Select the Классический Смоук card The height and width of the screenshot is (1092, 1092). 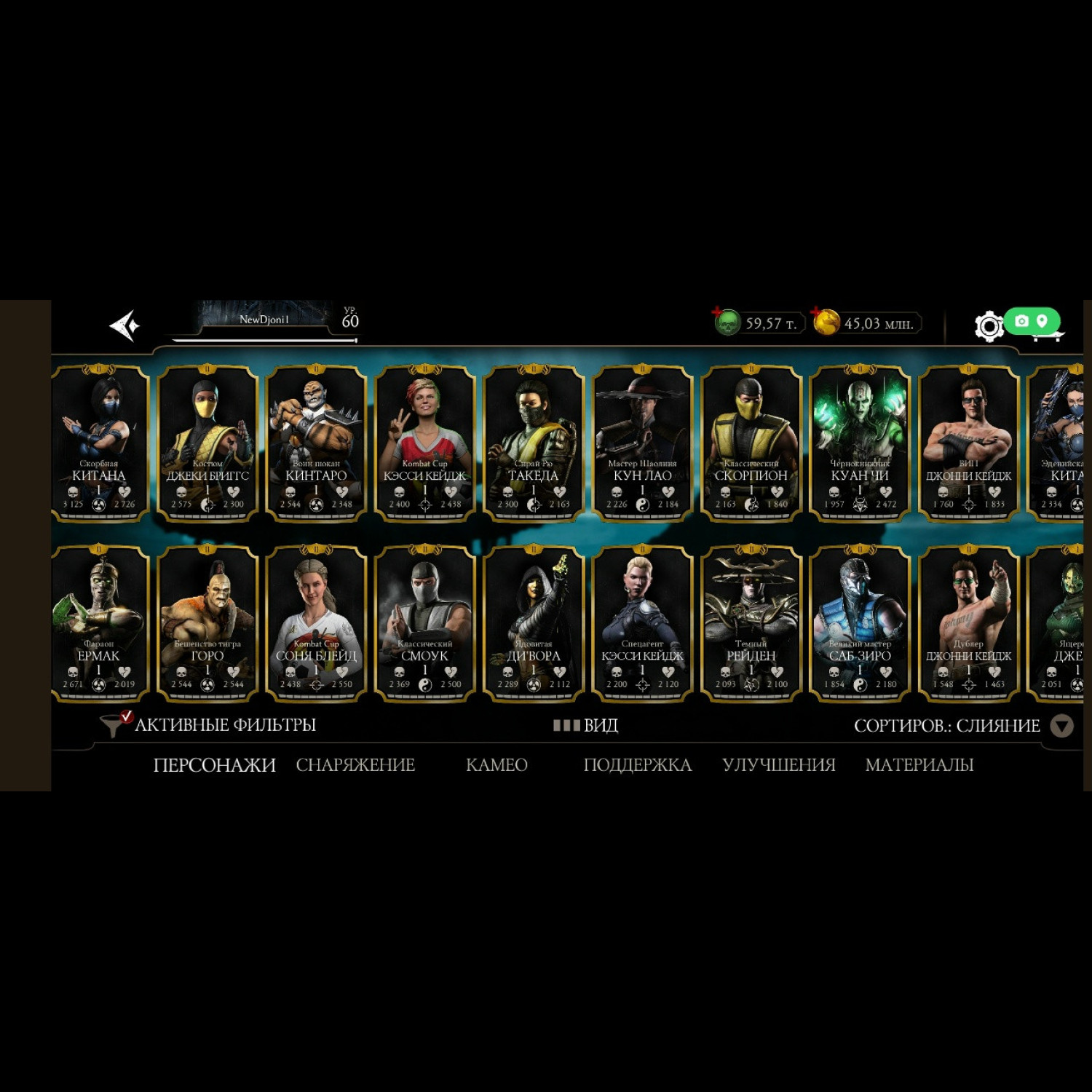point(424,623)
